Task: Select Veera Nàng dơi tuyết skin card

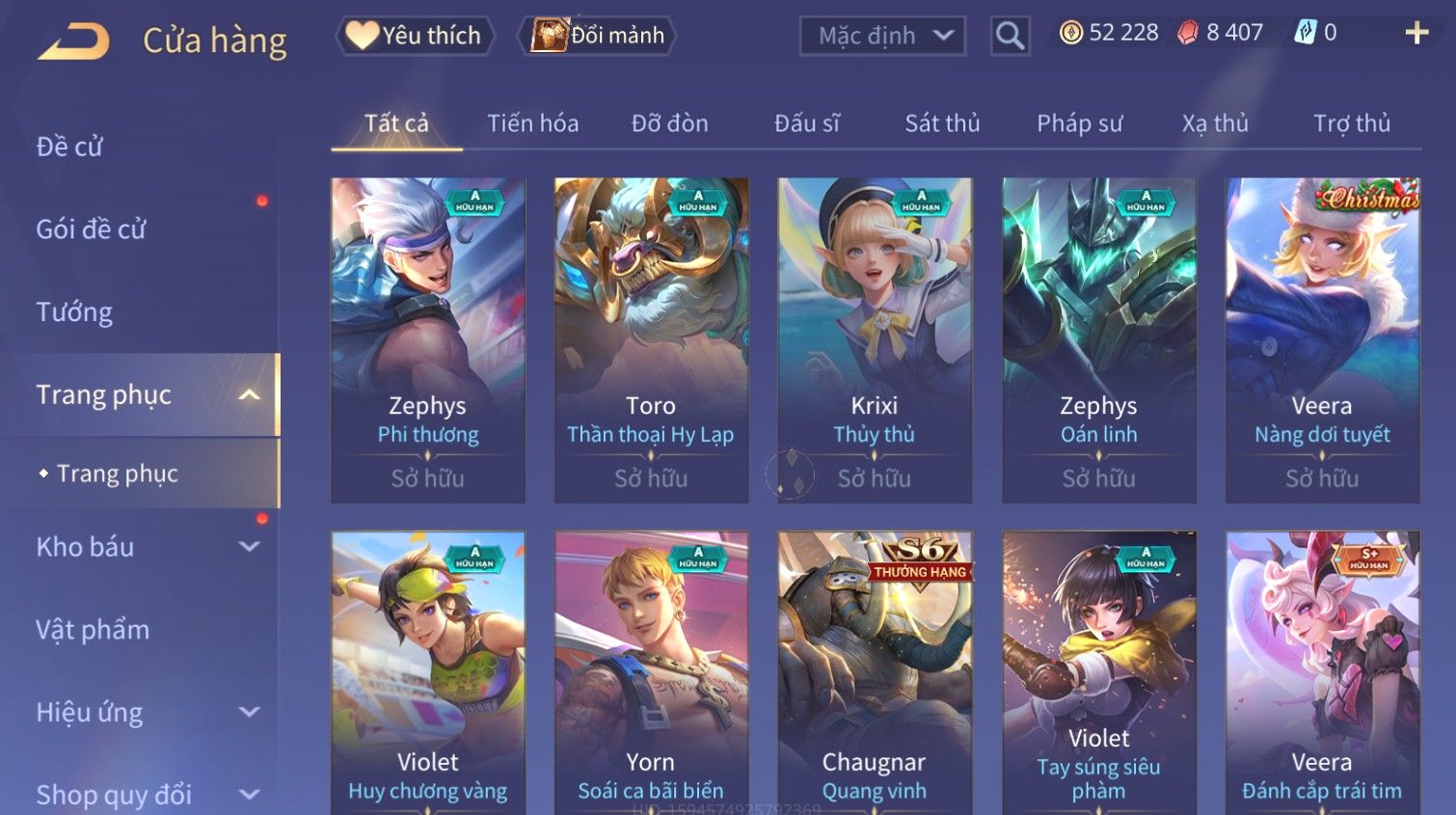Action: click(x=1322, y=340)
